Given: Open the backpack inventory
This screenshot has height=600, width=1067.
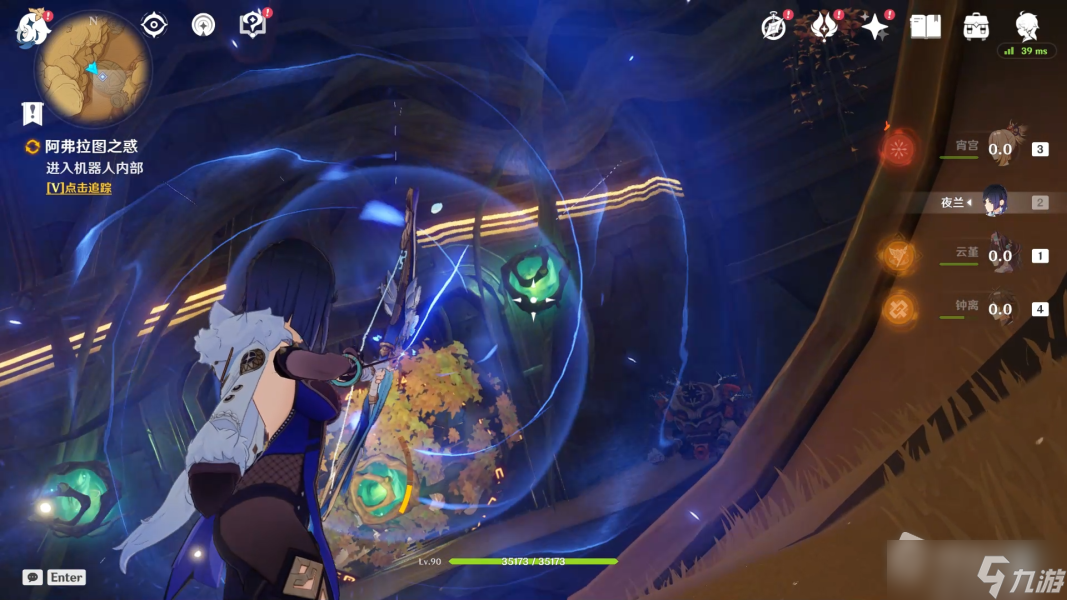Looking at the screenshot, I should point(976,27).
